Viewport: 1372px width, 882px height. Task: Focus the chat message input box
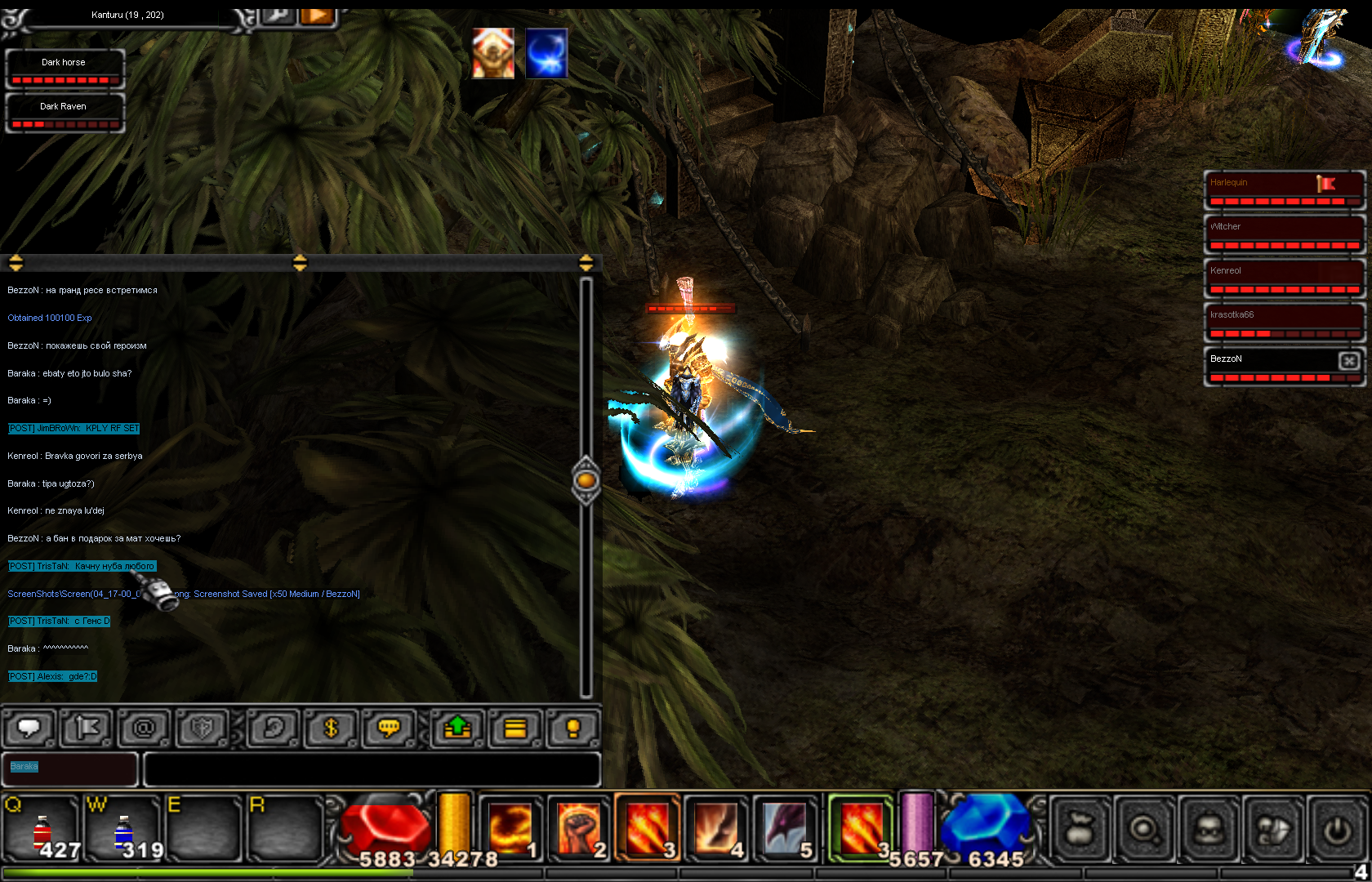click(372, 768)
